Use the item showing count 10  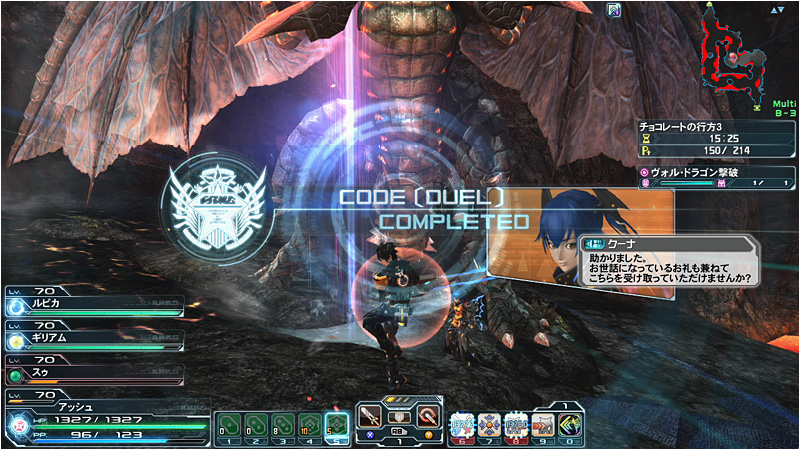310,425
